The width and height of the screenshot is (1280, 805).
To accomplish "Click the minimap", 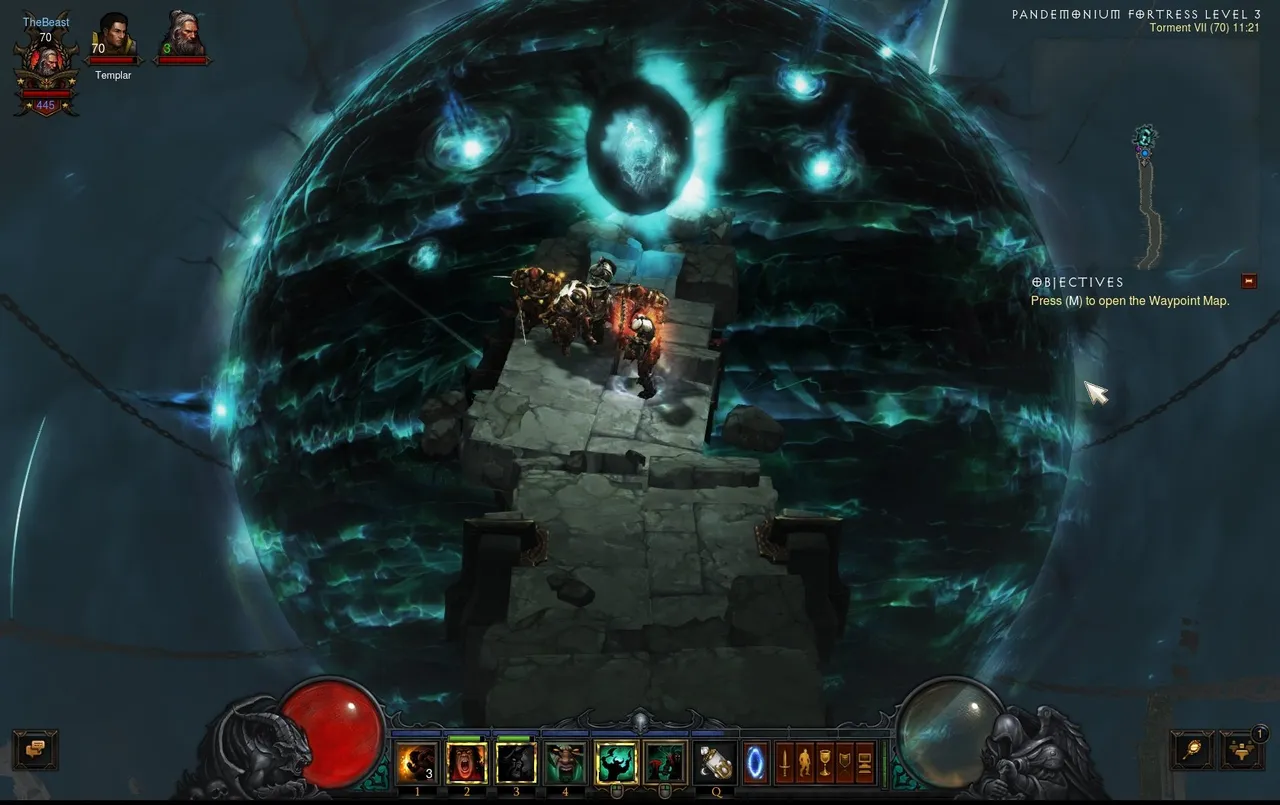I will point(1152,200).
